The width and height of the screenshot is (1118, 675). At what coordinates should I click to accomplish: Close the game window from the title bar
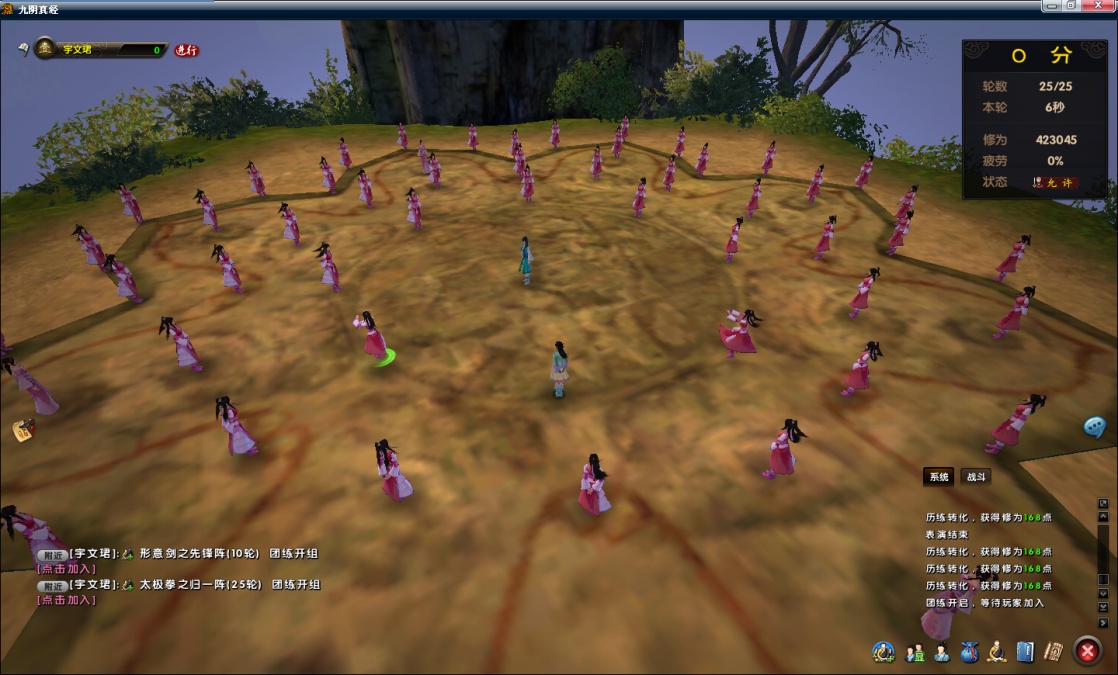pos(1100,6)
